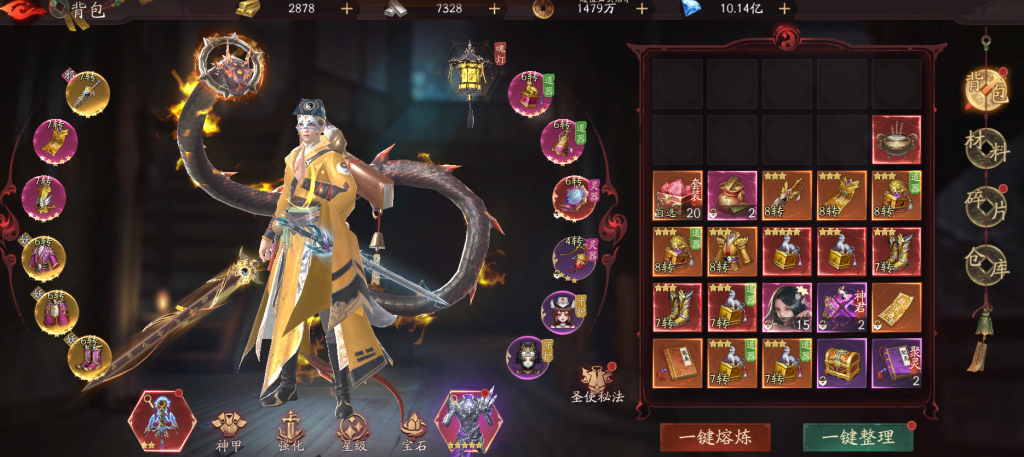Open the 材料 materials tab
Viewport: 1024px width, 457px height.
pos(986,148)
